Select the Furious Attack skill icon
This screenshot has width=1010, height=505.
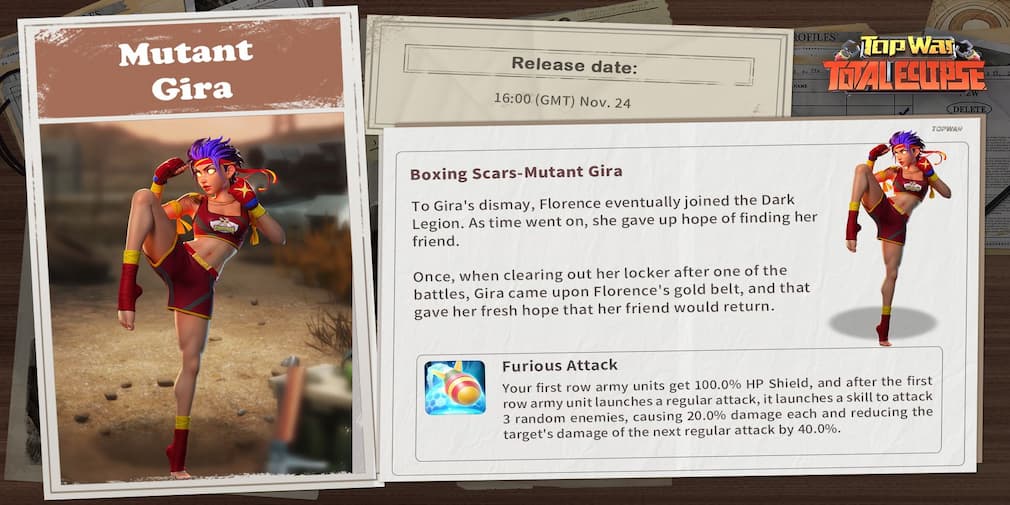(x=455, y=387)
